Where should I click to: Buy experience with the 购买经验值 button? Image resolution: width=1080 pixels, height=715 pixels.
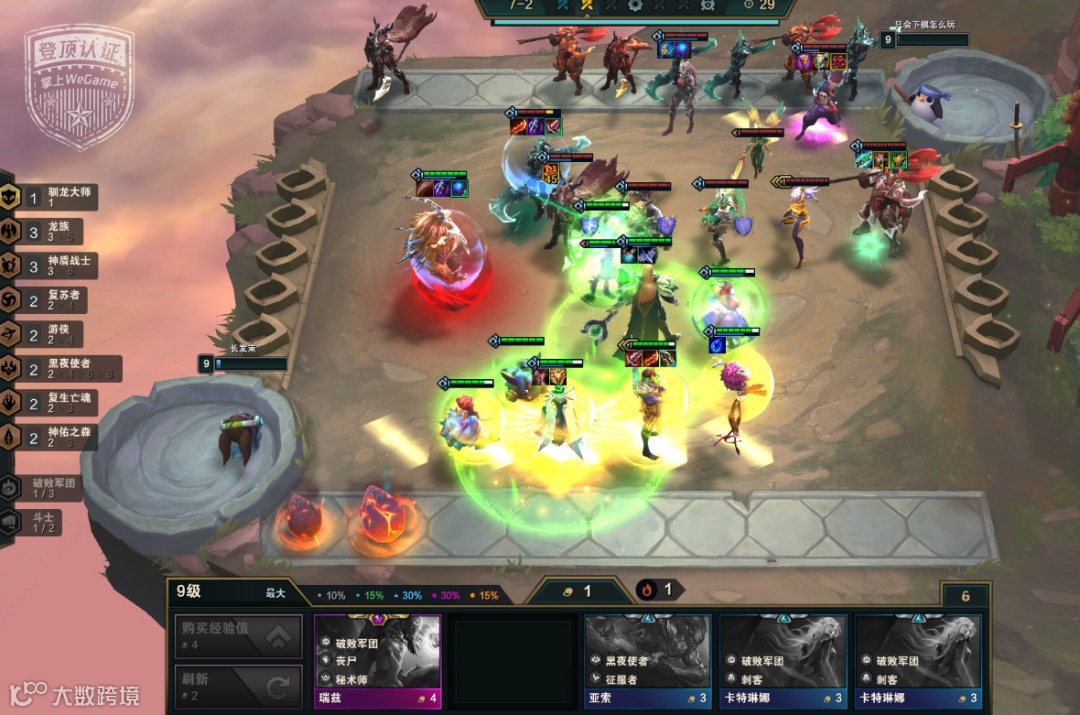click(x=237, y=636)
